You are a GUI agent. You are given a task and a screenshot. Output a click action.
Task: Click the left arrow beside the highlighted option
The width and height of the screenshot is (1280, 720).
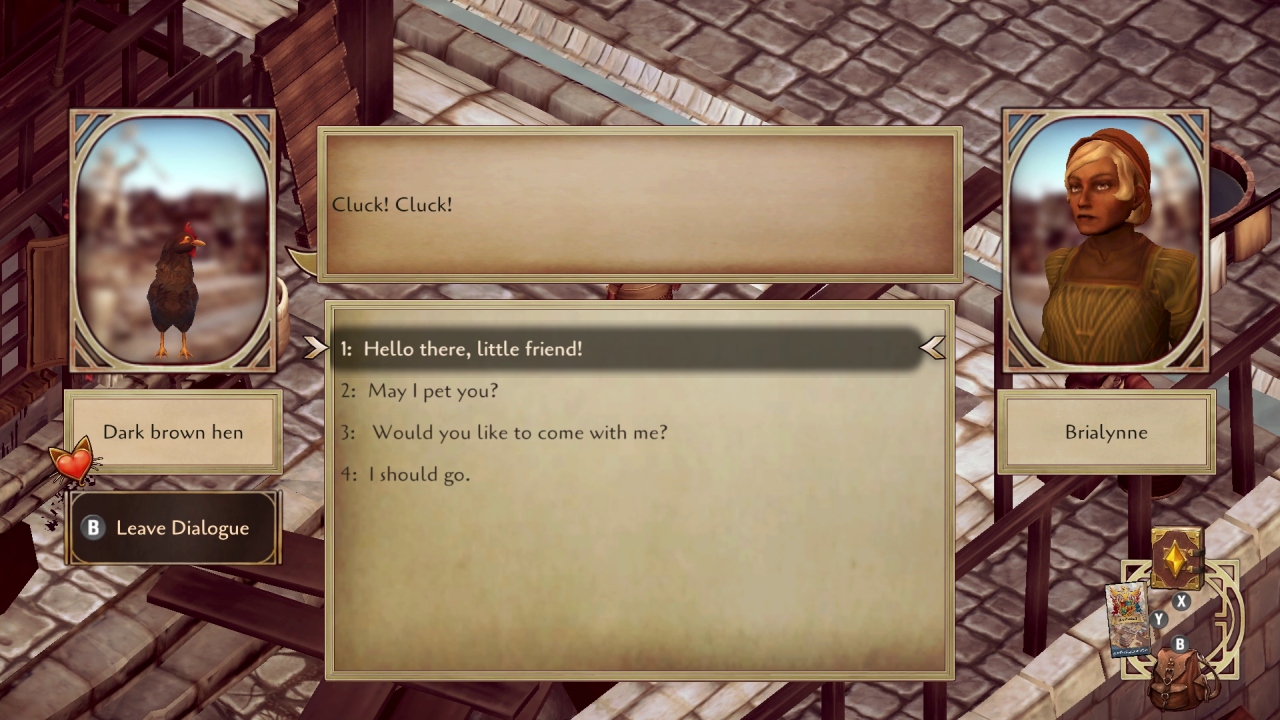(x=316, y=348)
